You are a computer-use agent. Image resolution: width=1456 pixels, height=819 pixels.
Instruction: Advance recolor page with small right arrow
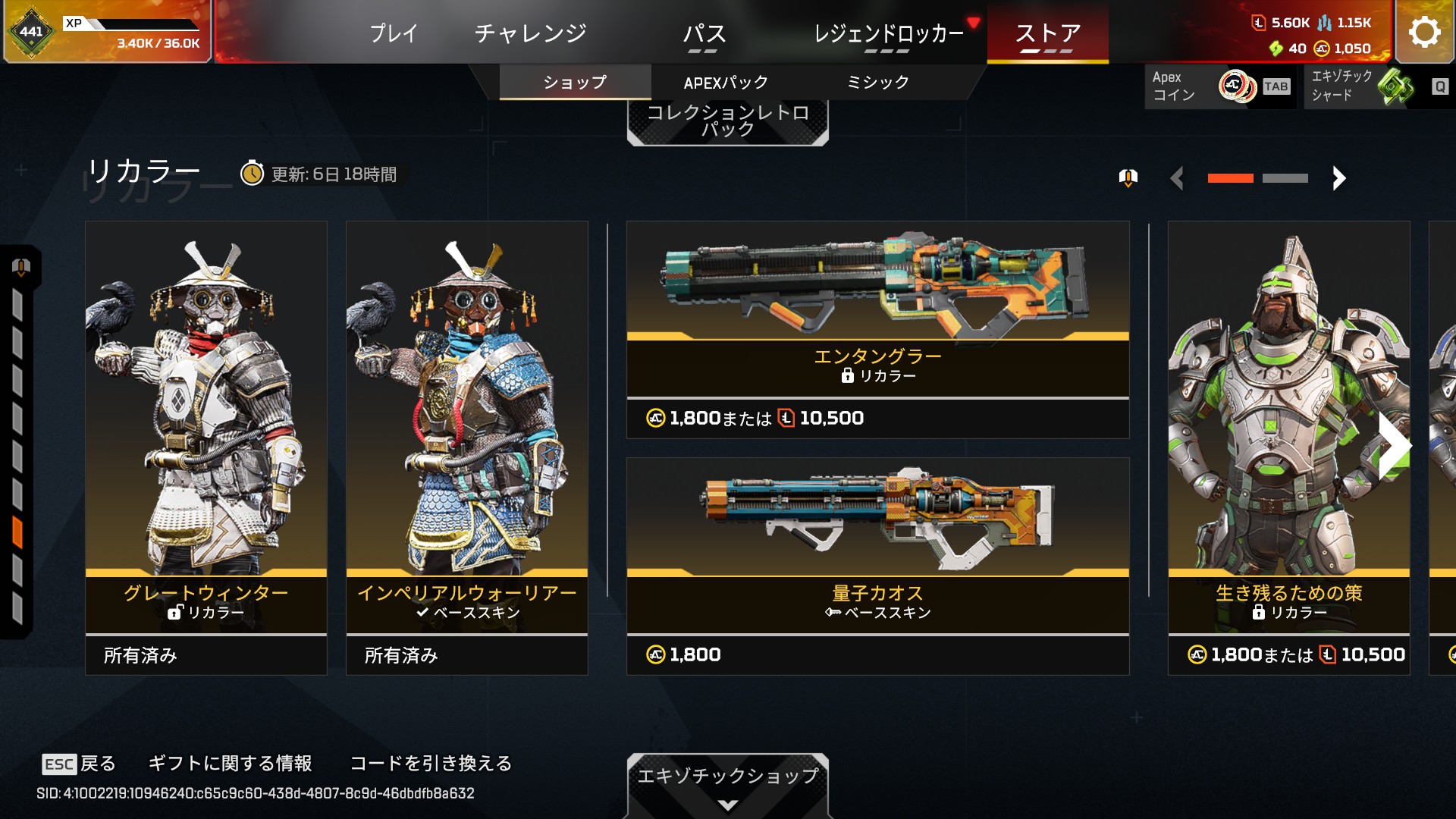coord(1338,178)
